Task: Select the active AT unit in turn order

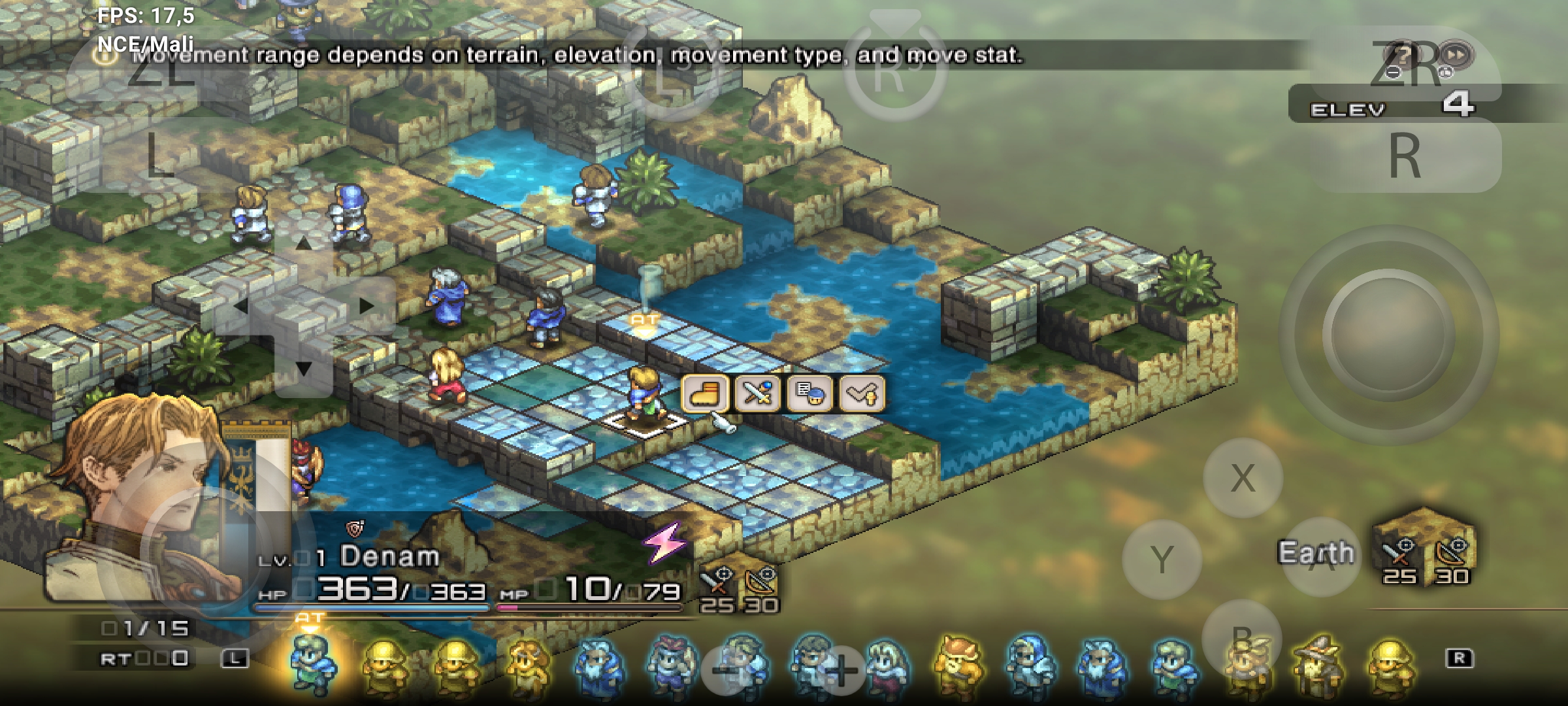Action: click(x=312, y=664)
